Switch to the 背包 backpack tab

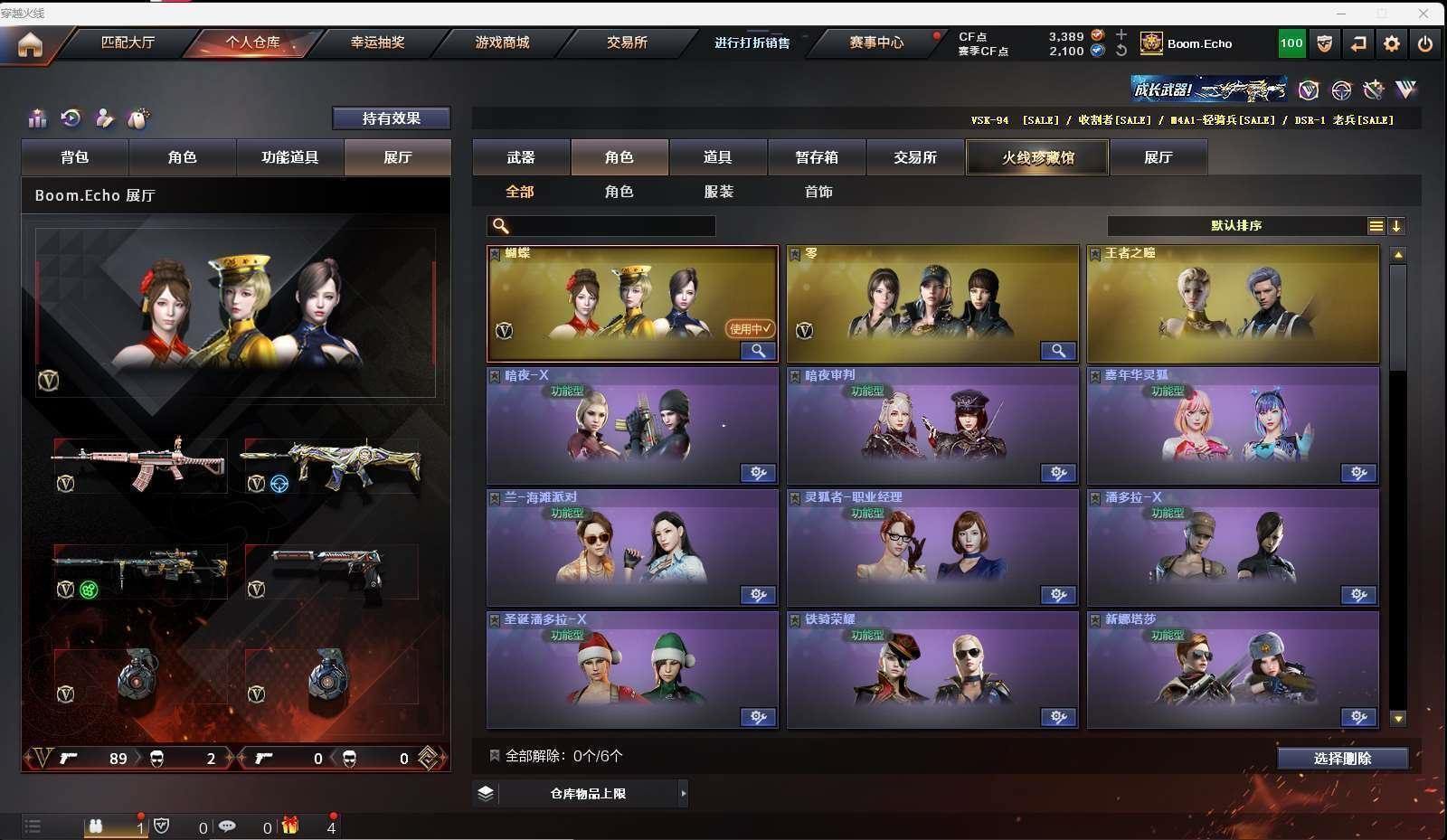point(75,157)
